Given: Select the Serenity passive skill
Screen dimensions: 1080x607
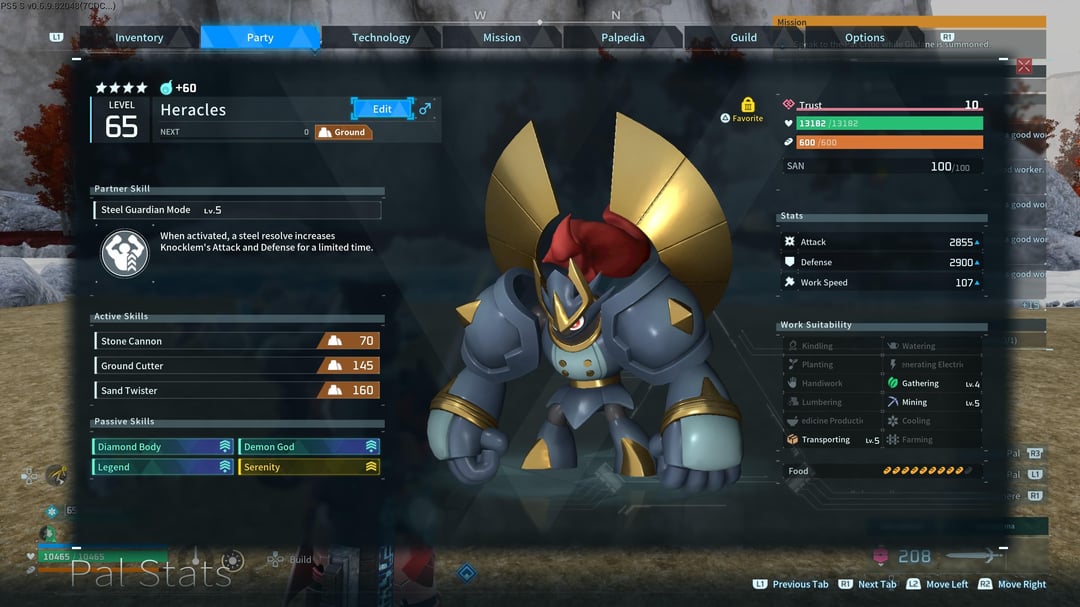Looking at the screenshot, I should click(310, 467).
